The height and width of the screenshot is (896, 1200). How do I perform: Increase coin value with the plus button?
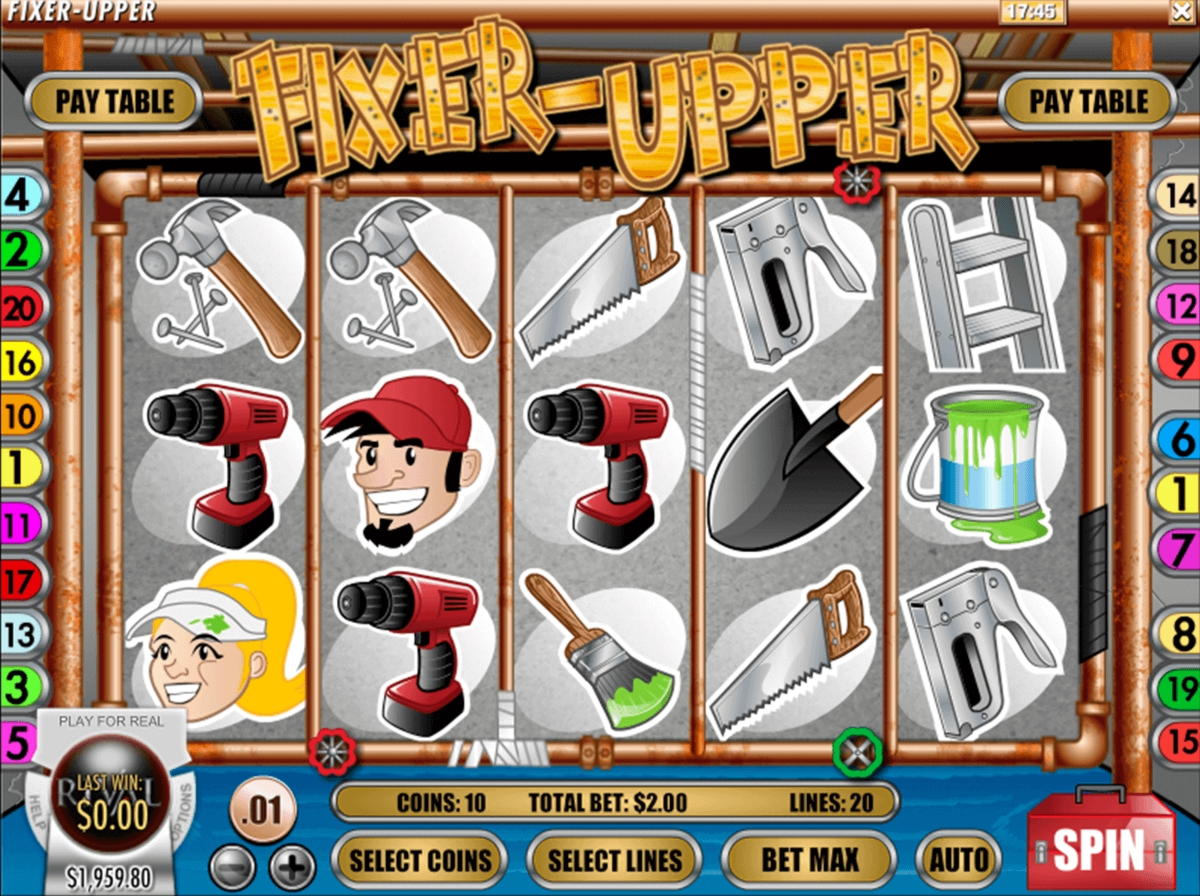tap(291, 864)
